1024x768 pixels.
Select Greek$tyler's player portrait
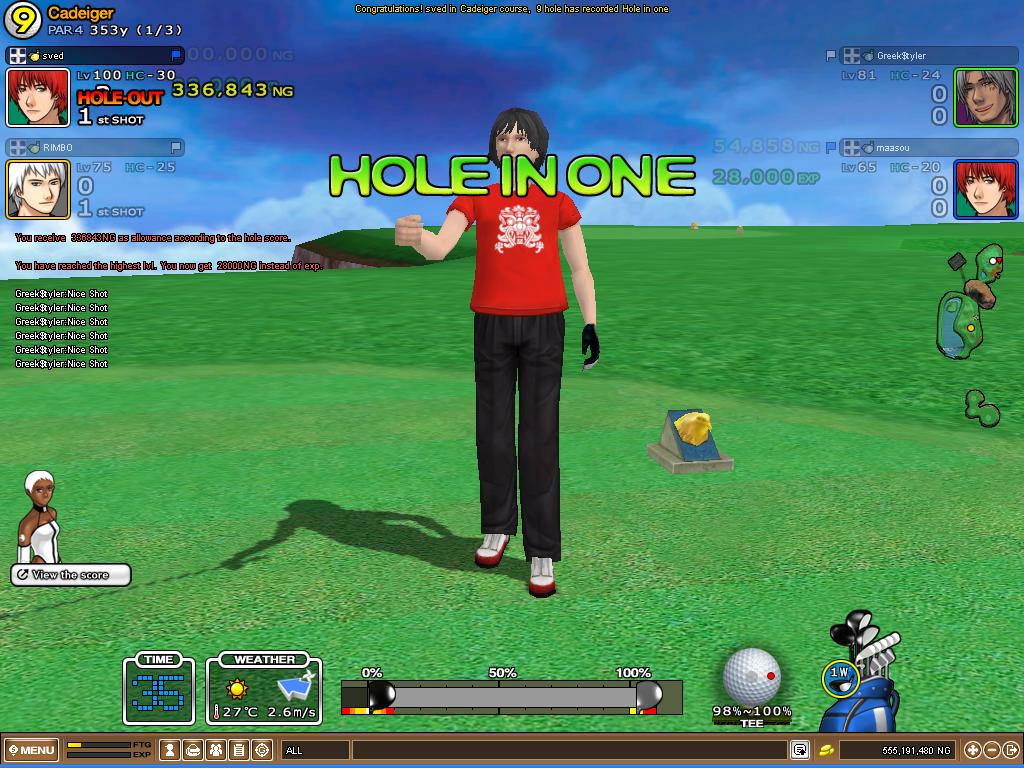point(985,97)
